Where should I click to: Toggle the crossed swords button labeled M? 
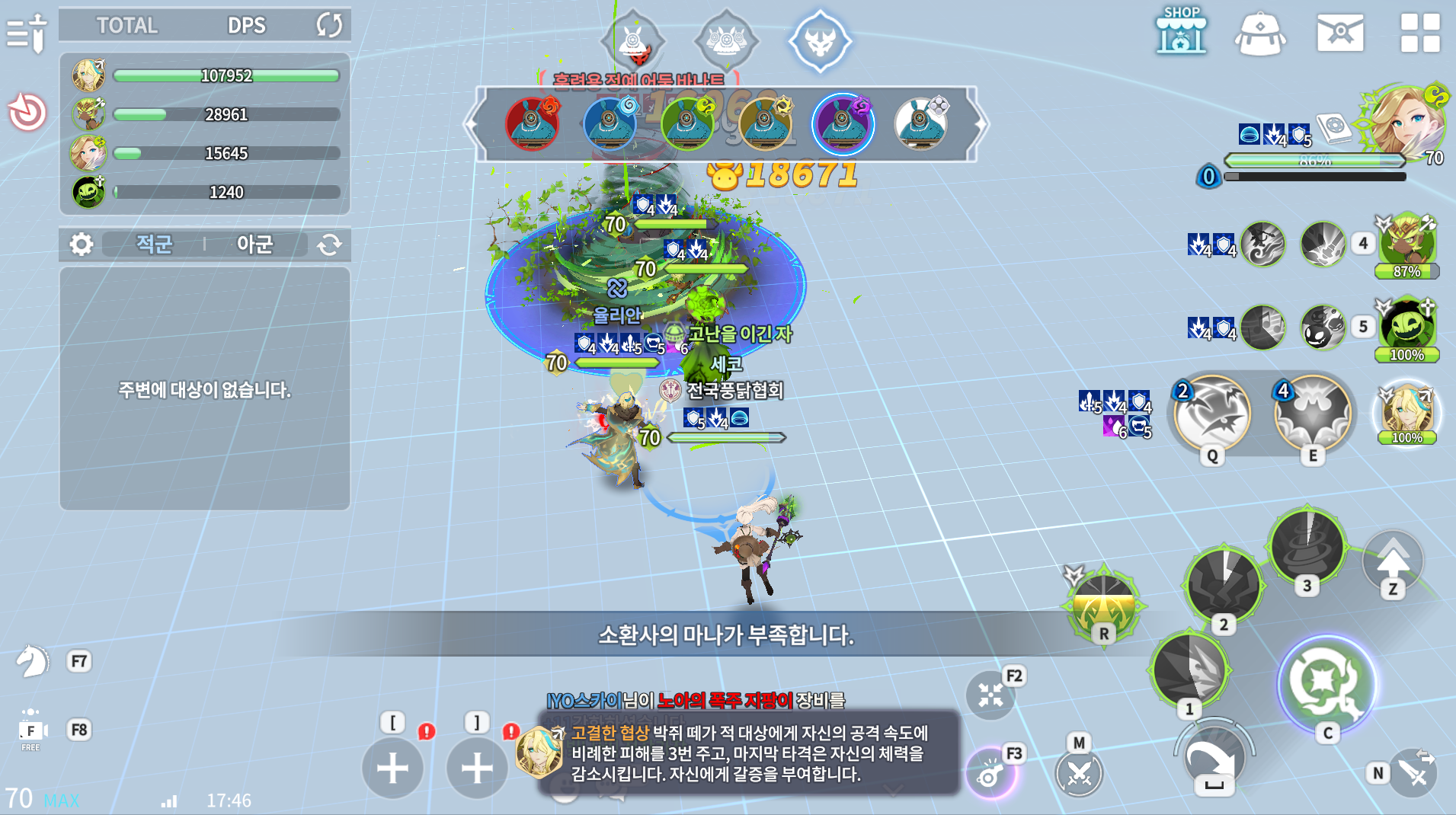point(1079,772)
